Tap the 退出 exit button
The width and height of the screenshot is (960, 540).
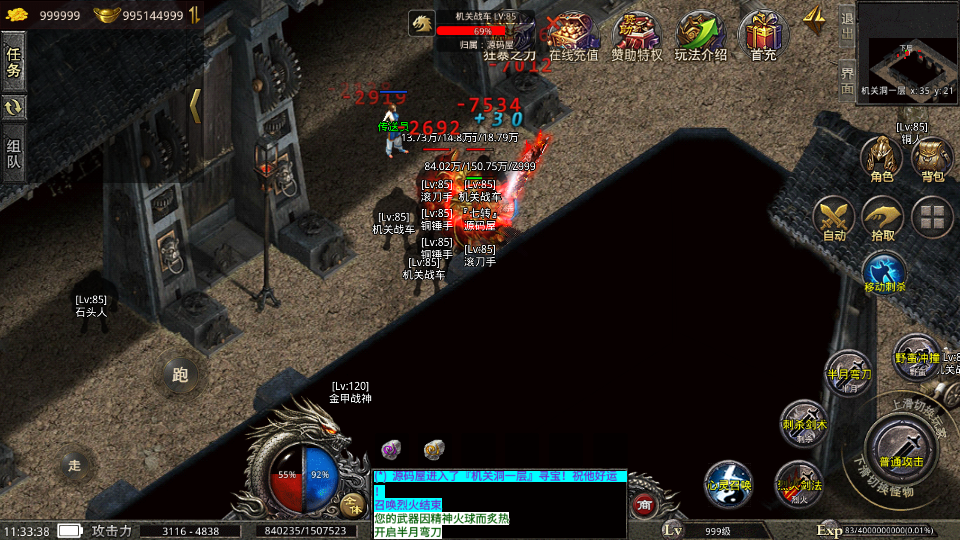(847, 21)
